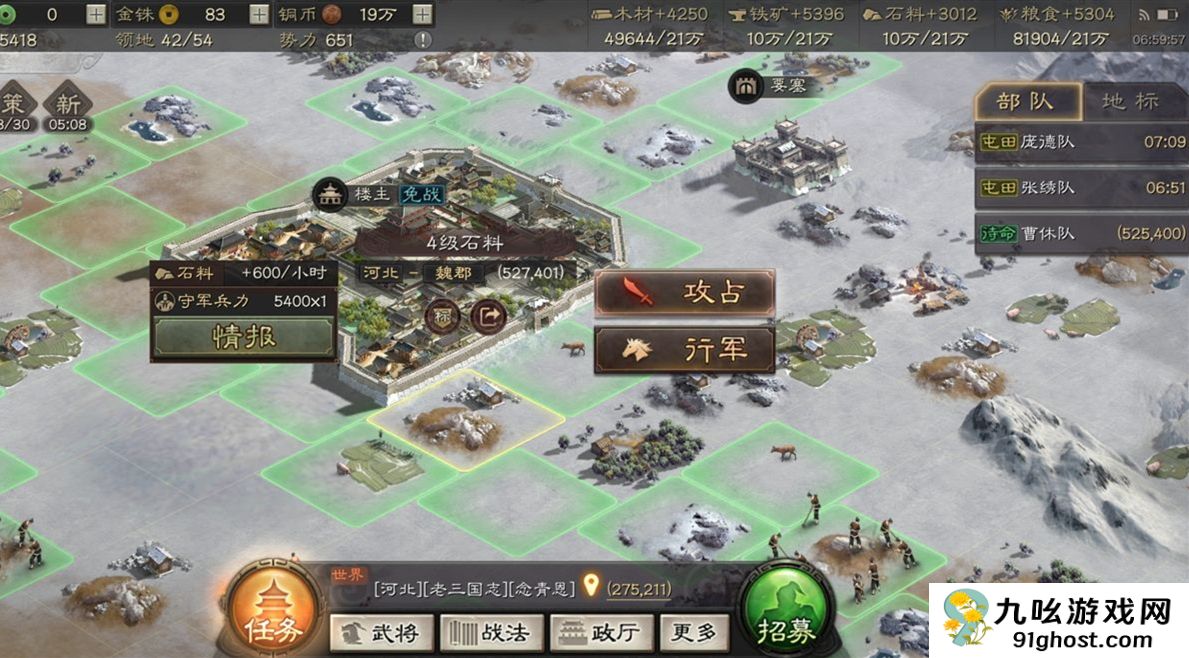The image size is (1189, 658).
Task: Switch to the 部队 troops tab
Action: (1029, 101)
